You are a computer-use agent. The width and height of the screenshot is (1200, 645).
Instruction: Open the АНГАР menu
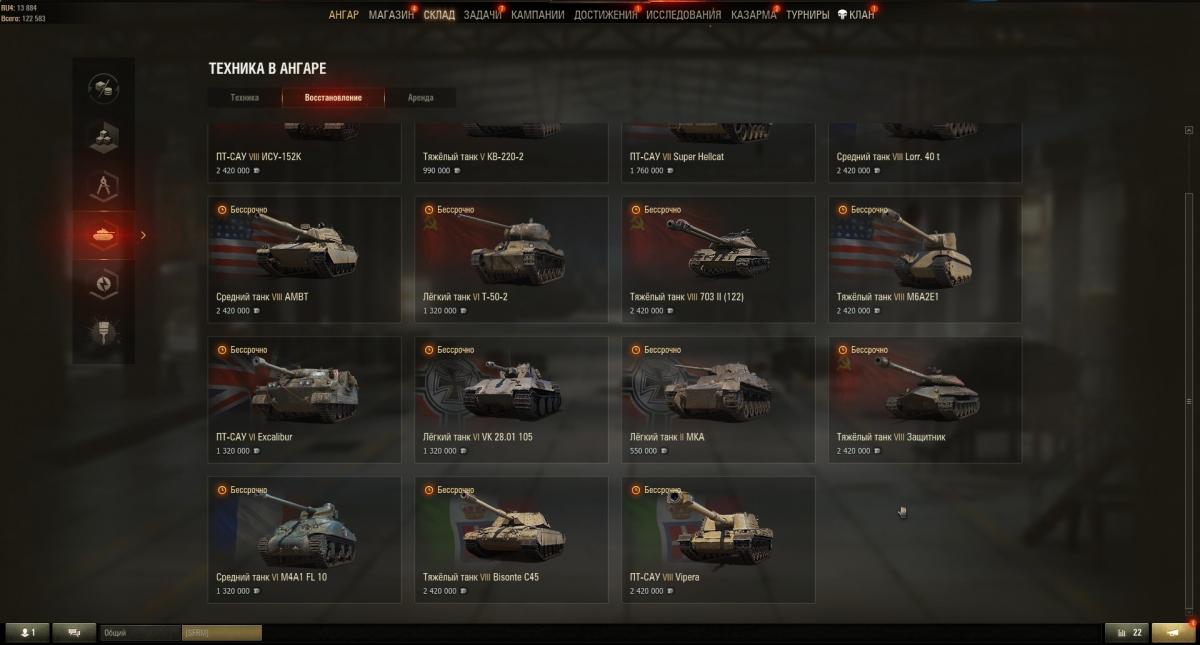coord(343,15)
